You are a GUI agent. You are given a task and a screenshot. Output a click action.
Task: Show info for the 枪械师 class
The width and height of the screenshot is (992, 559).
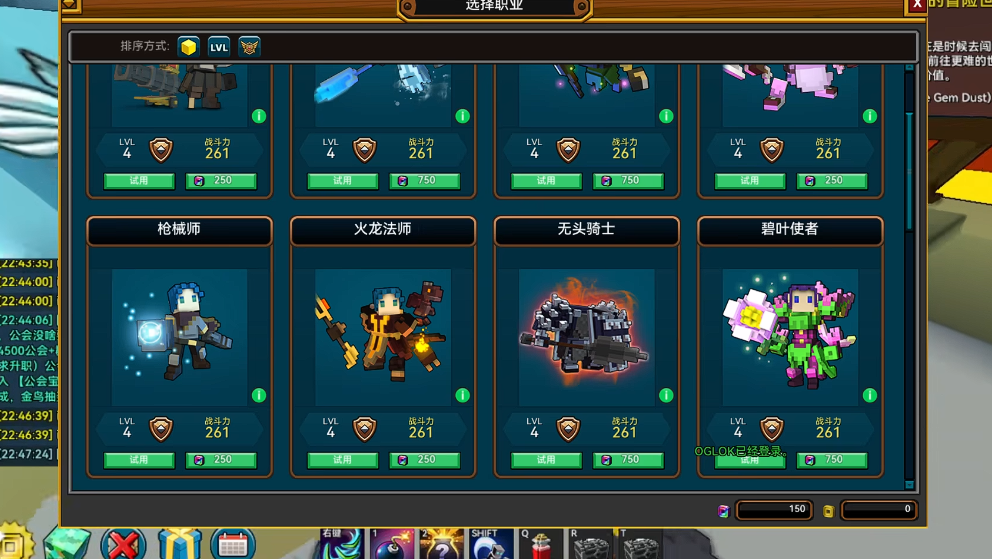pos(259,396)
